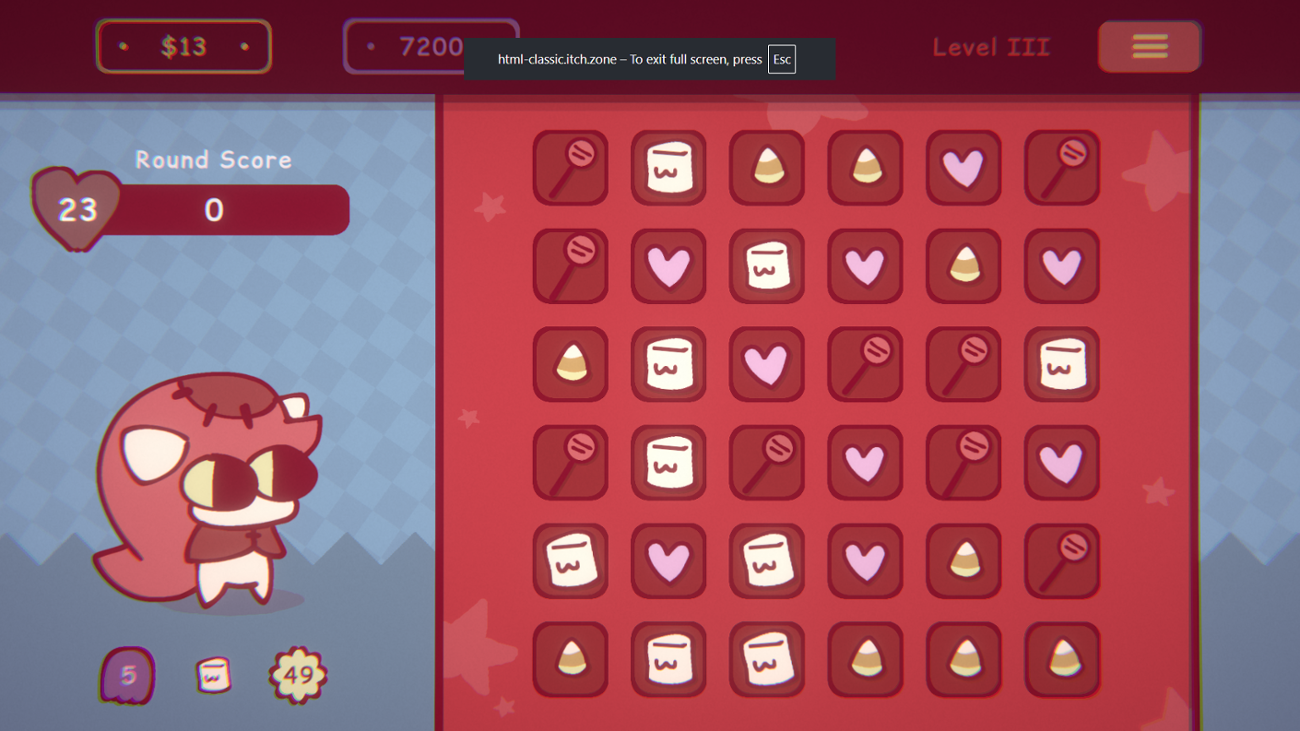Click the lollipop tile in the bottom-right corner

coord(1061,561)
